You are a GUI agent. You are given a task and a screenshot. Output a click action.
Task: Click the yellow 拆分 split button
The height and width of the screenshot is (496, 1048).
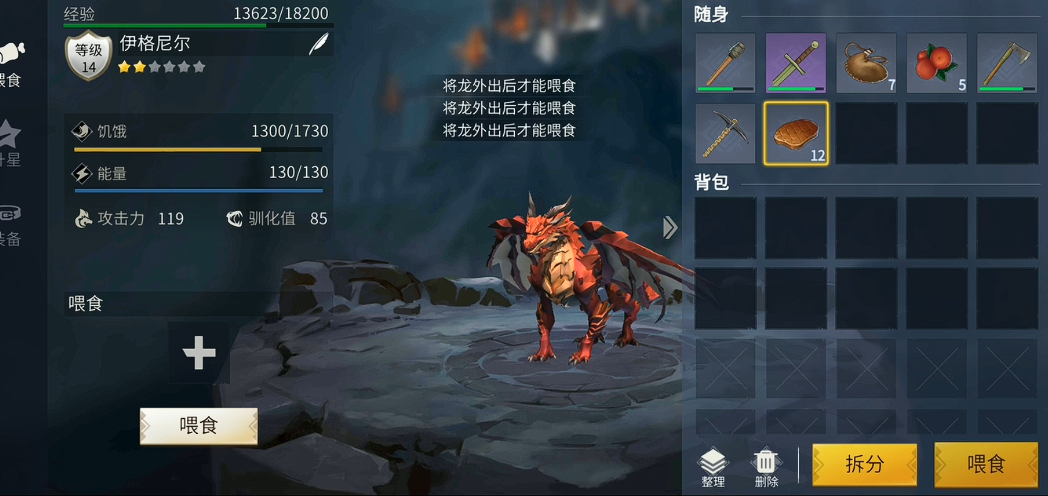pos(864,464)
